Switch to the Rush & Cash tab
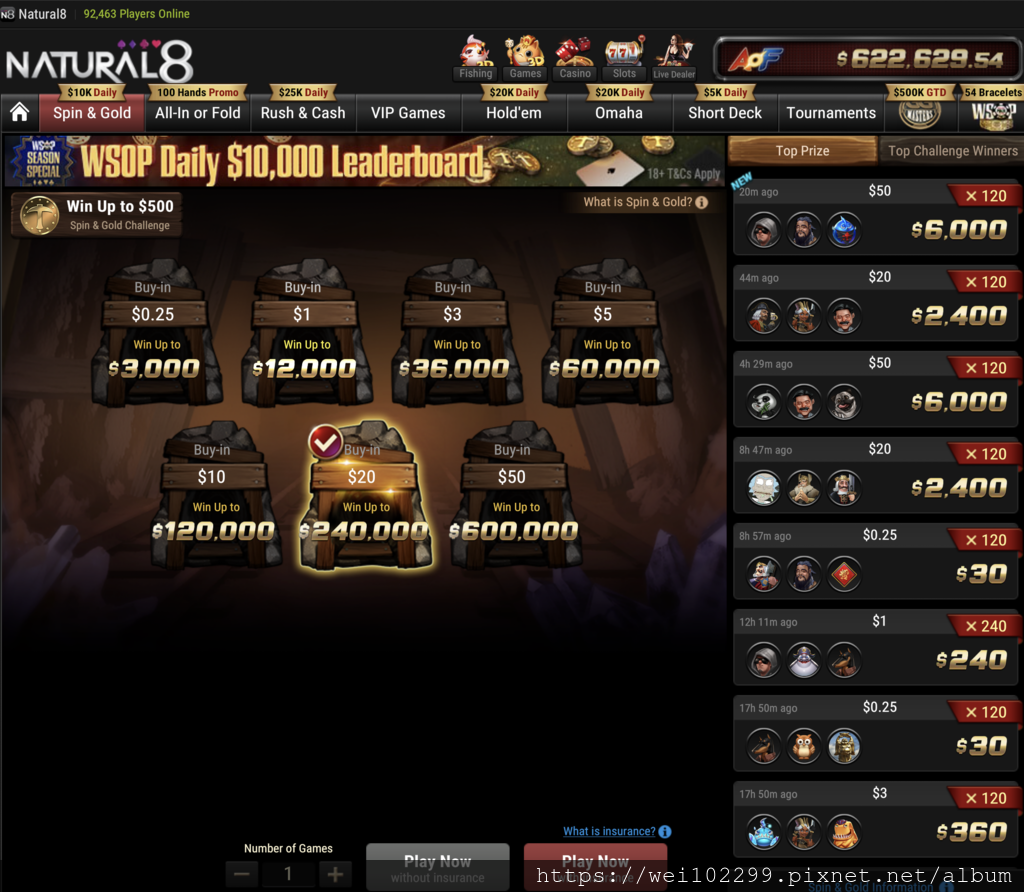This screenshot has width=1024, height=892. click(303, 113)
